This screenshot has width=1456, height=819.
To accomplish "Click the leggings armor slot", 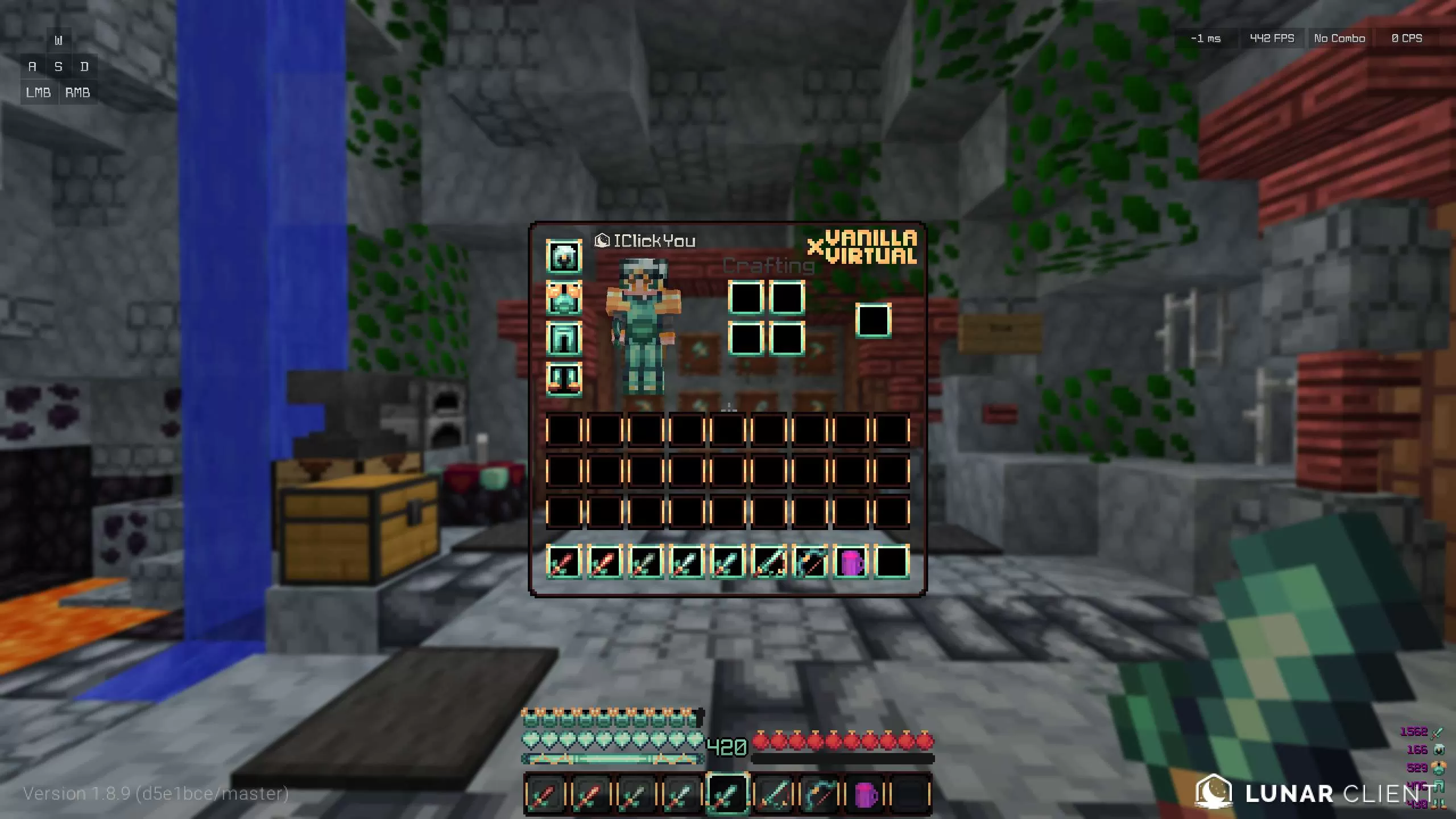I will [564, 337].
